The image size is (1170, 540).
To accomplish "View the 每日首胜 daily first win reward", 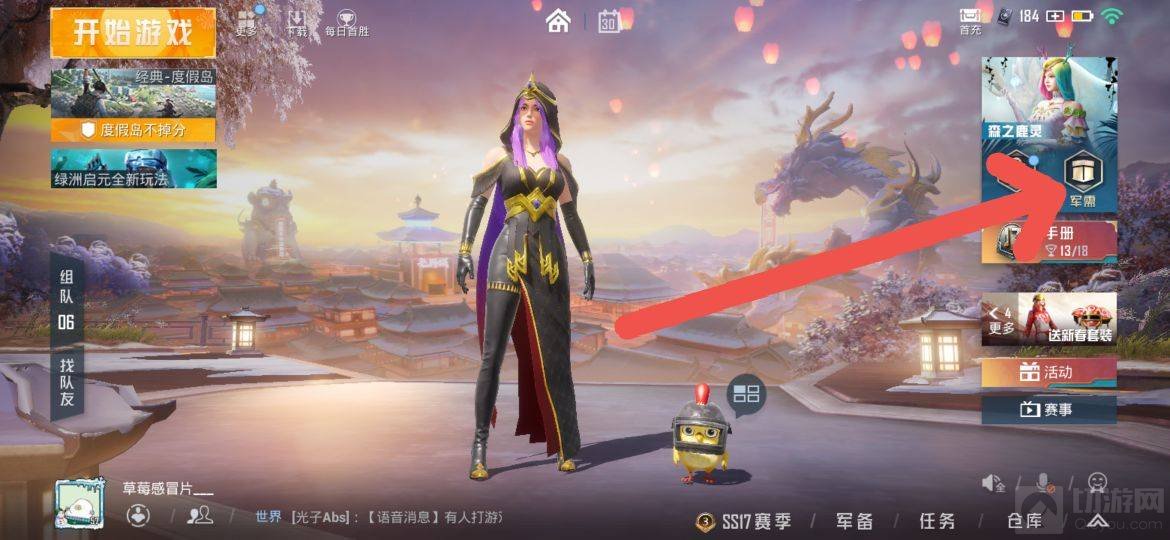I will 346,22.
